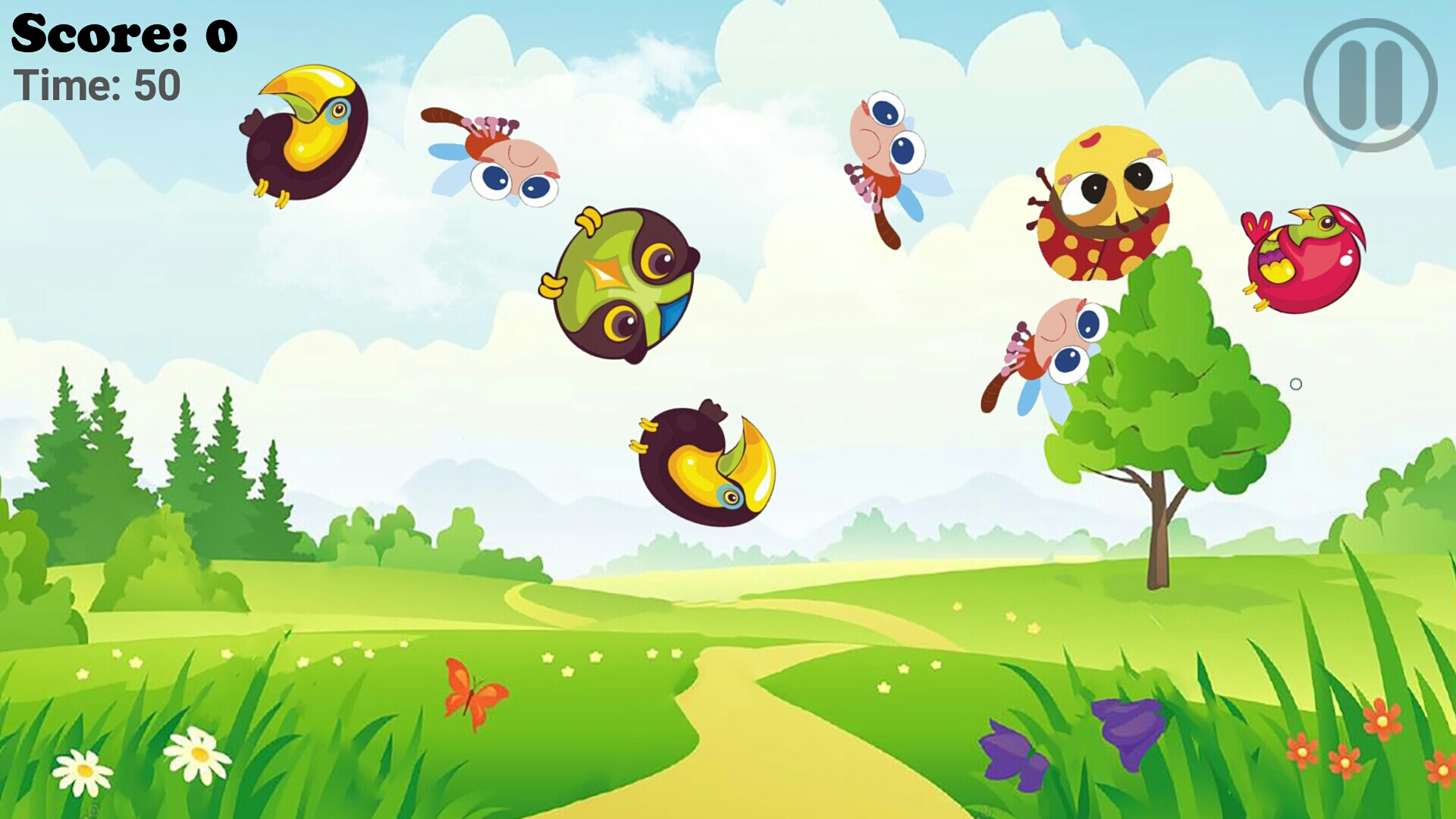Click the Time counter showing 50
Image resolution: width=1456 pixels, height=819 pixels.
pyautogui.click(x=95, y=83)
